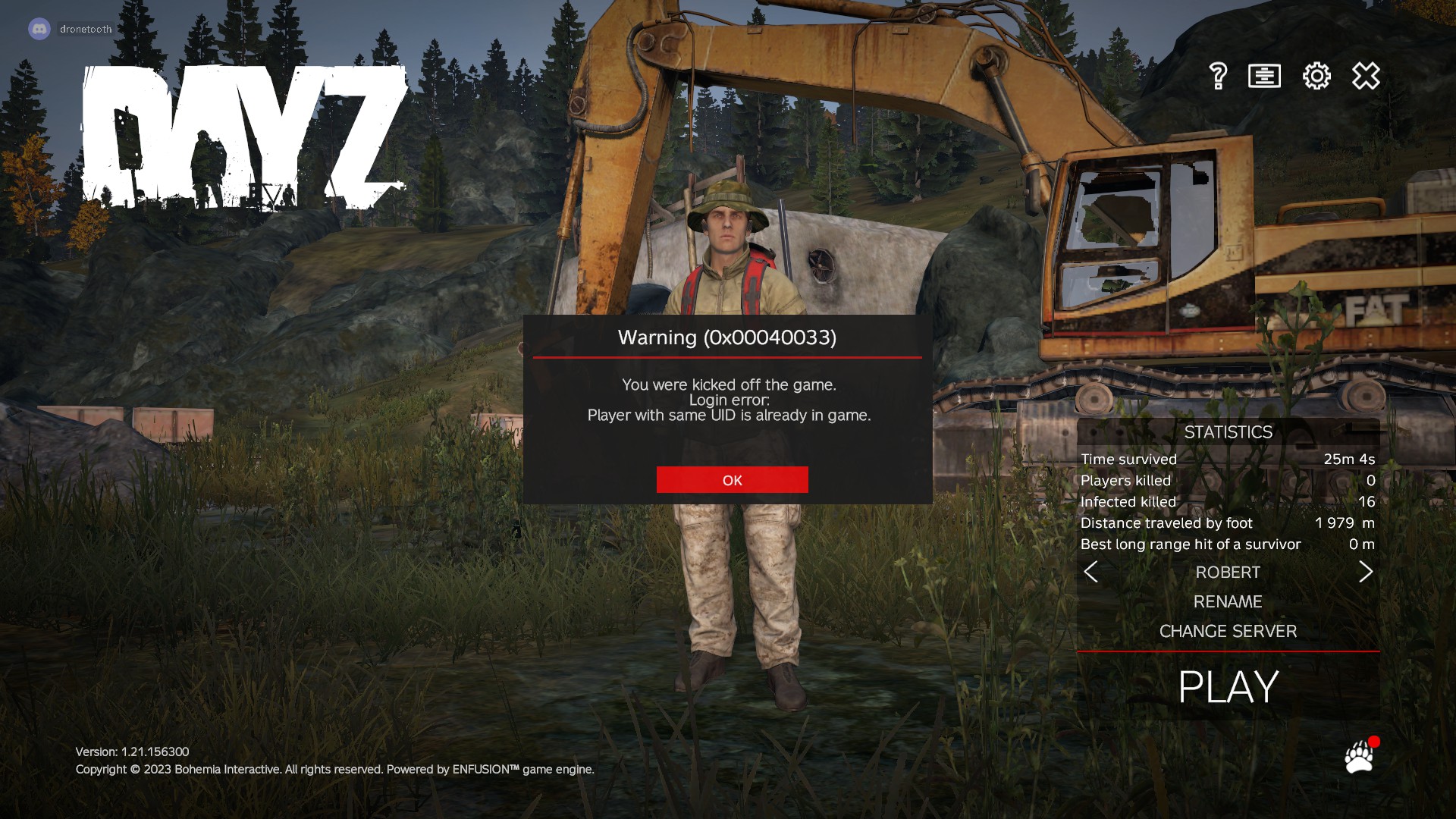The height and width of the screenshot is (819, 1456).
Task: Click the bear paw notification icon
Action: 1359,757
